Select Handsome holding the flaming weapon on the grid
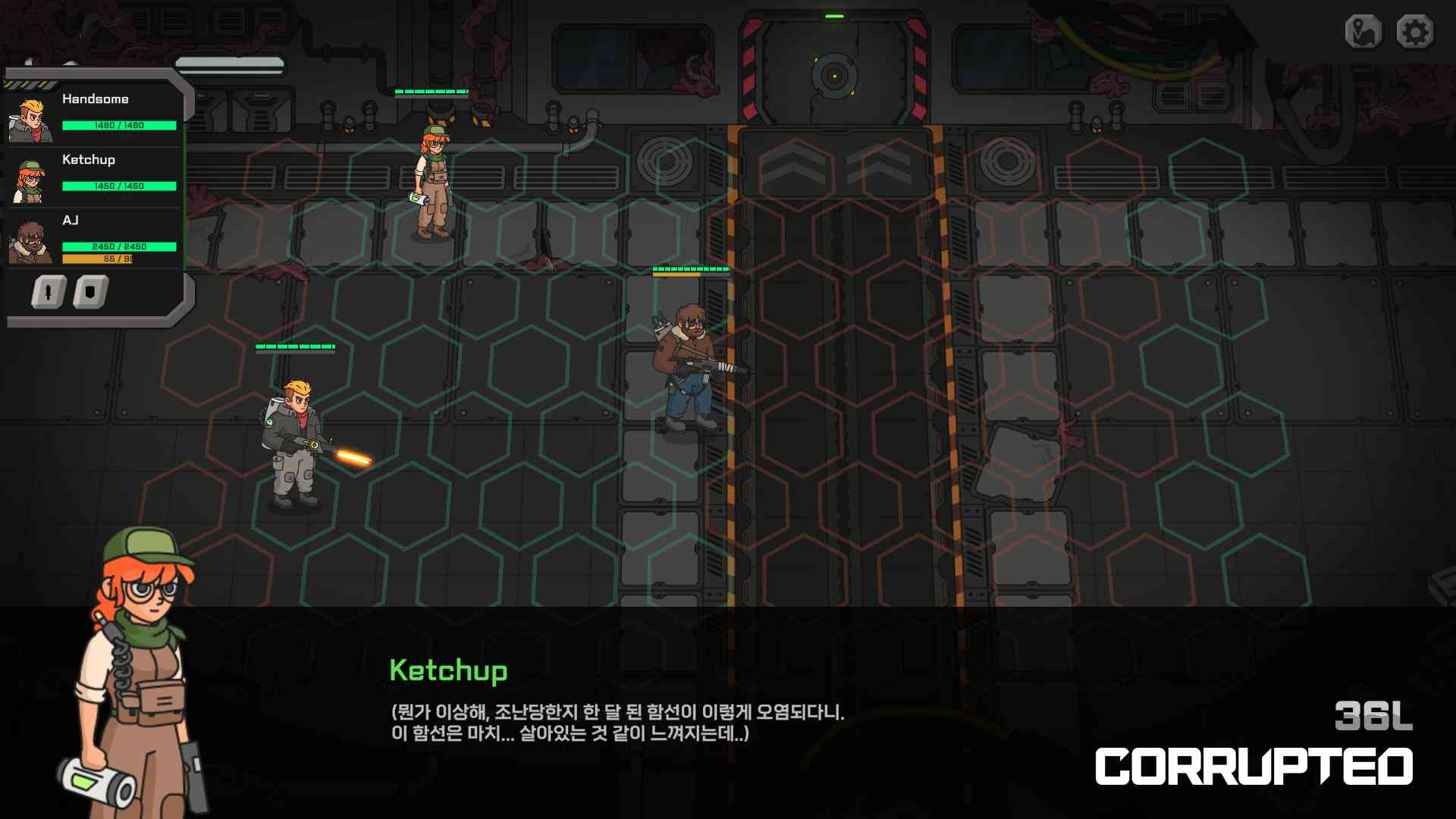 point(296,440)
